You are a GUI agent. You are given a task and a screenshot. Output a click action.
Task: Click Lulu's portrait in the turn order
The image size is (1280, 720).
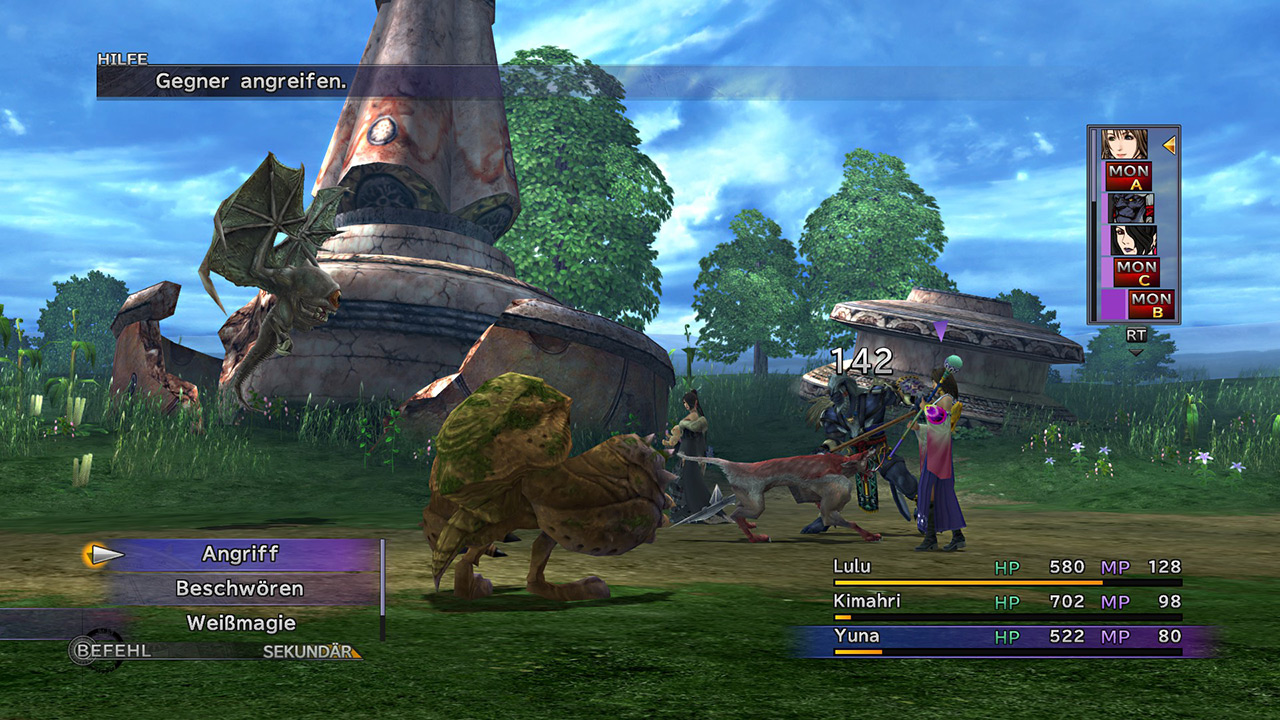1134,240
